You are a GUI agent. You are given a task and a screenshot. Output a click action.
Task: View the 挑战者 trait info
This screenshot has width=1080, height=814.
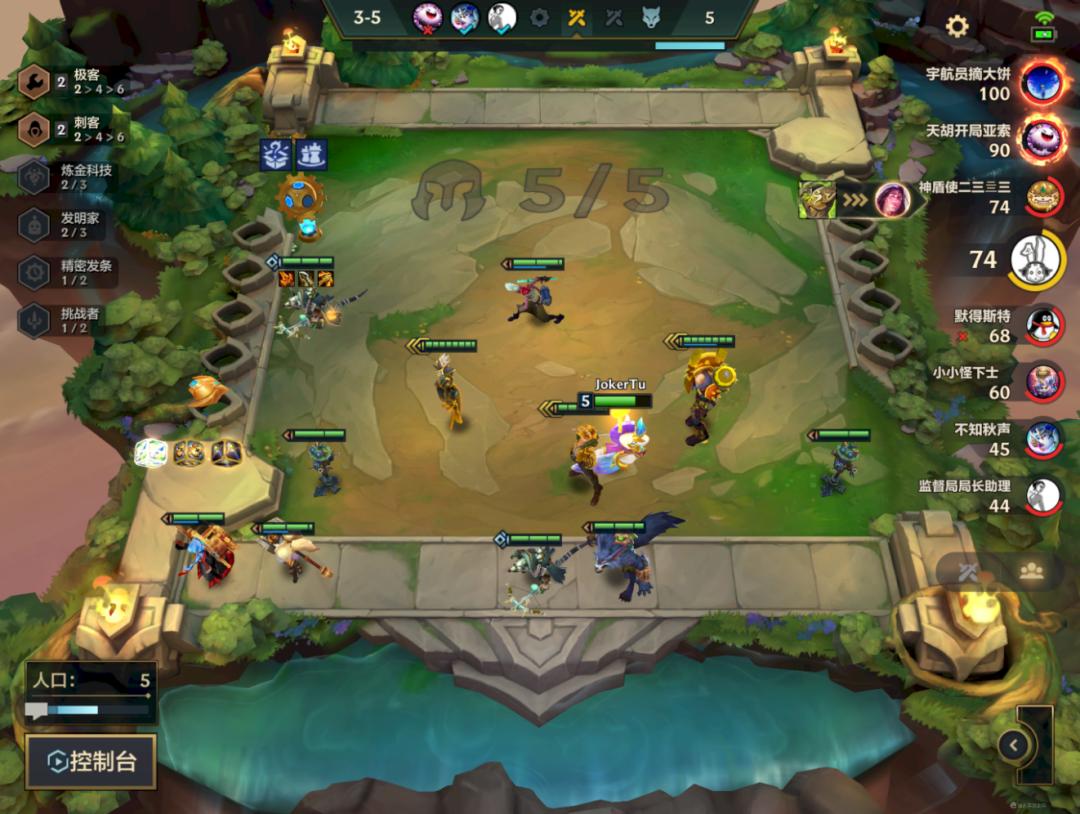tap(70, 320)
